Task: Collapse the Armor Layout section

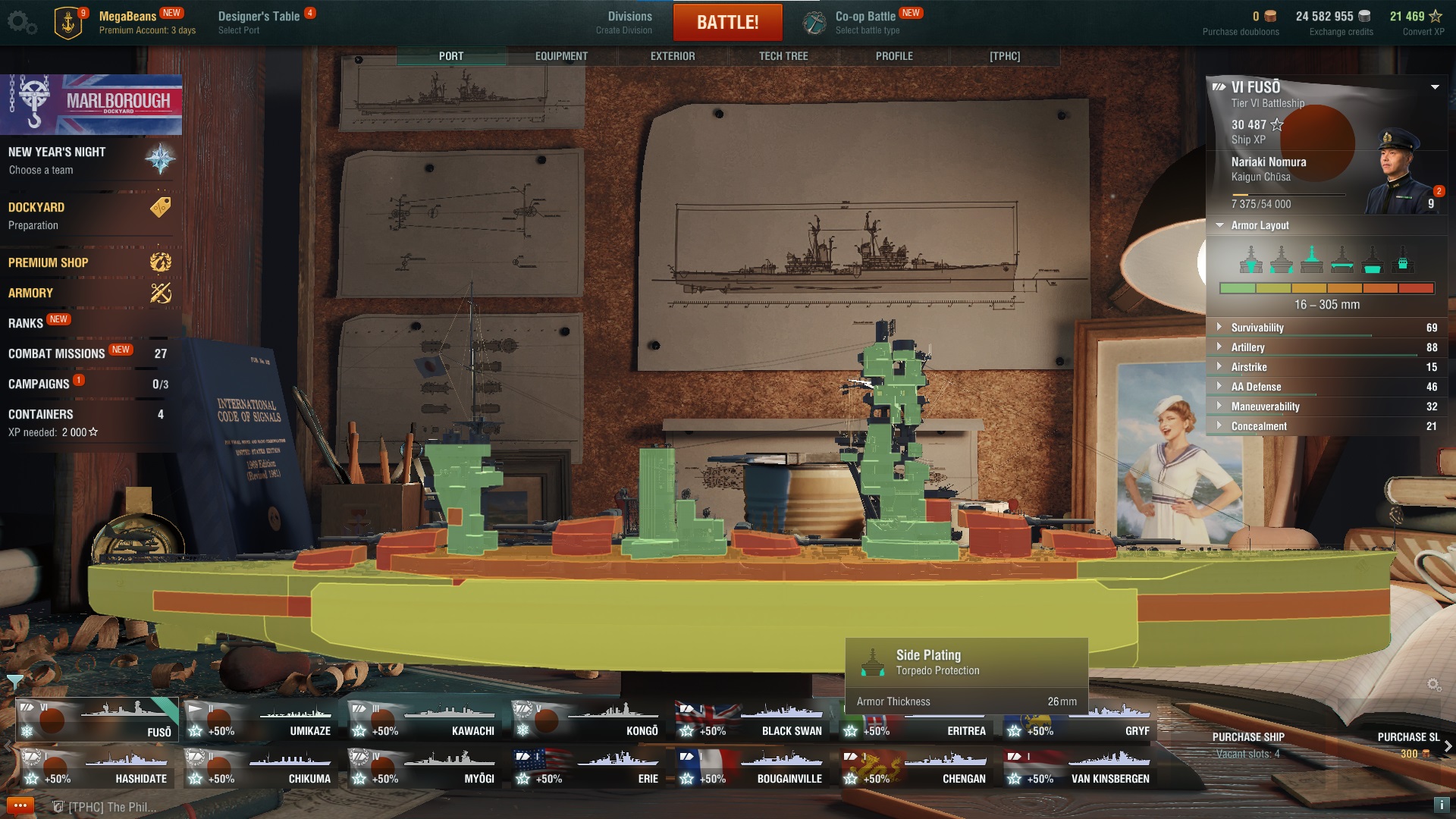Action: coord(1221,225)
